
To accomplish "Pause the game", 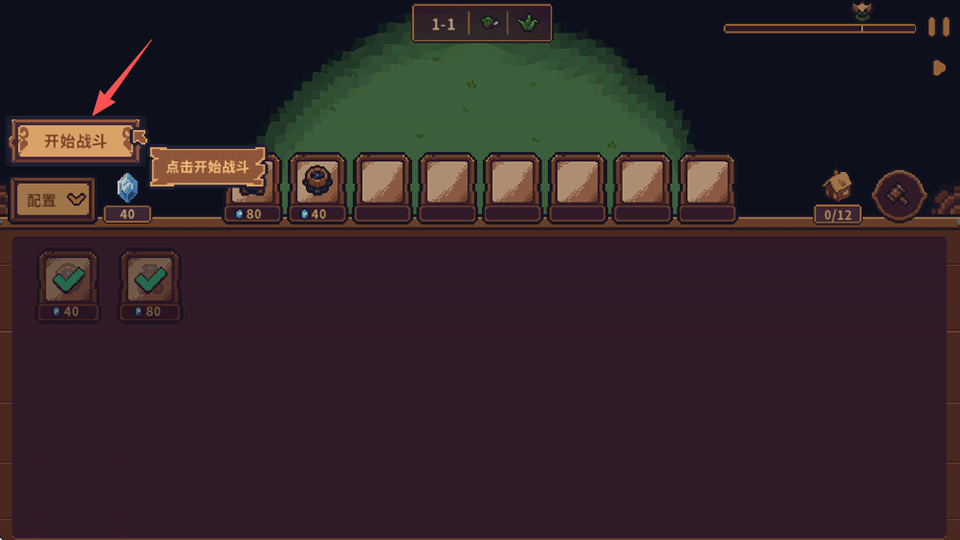I will (x=938, y=27).
